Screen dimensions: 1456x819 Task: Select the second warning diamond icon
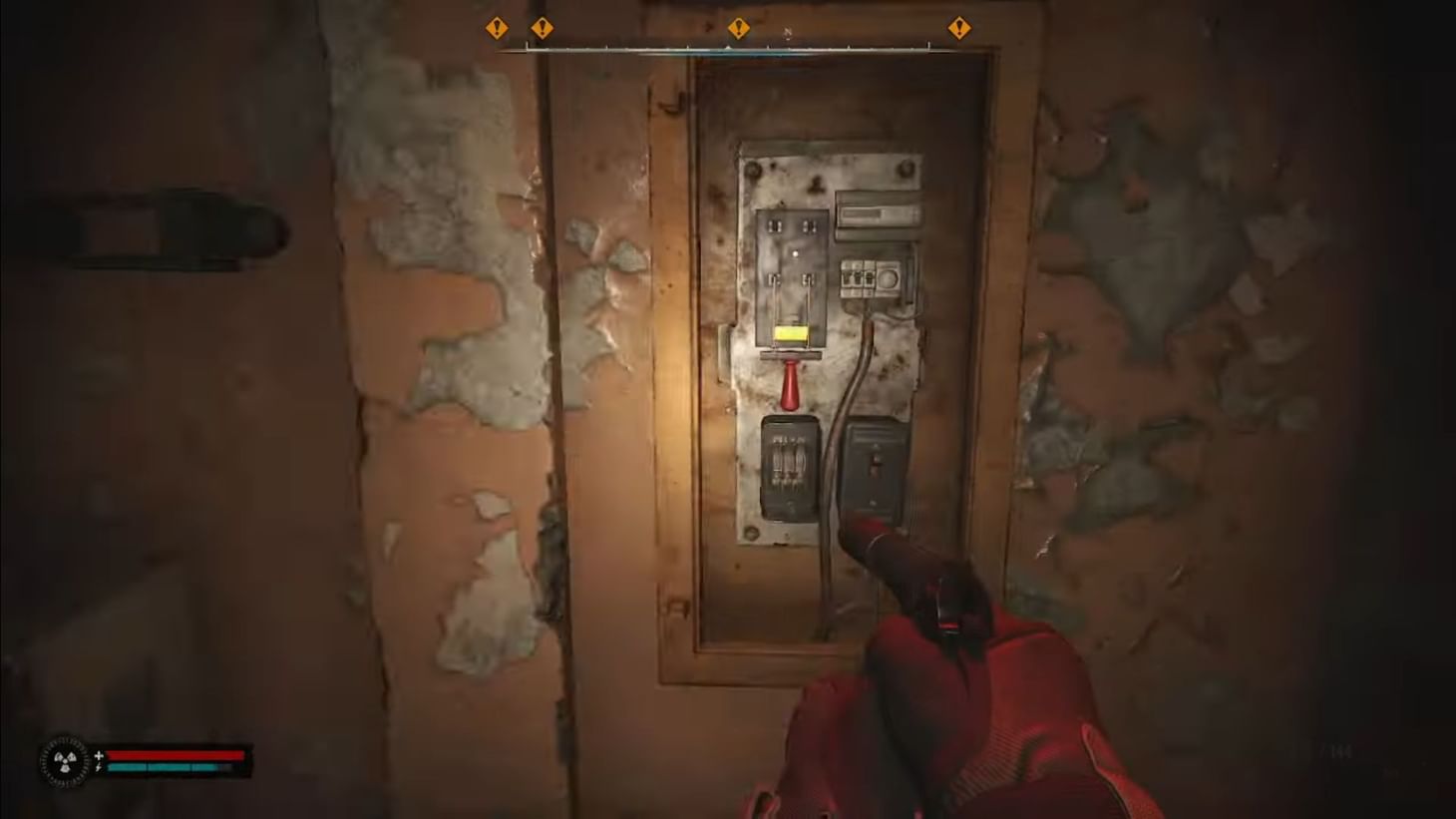tap(545, 28)
